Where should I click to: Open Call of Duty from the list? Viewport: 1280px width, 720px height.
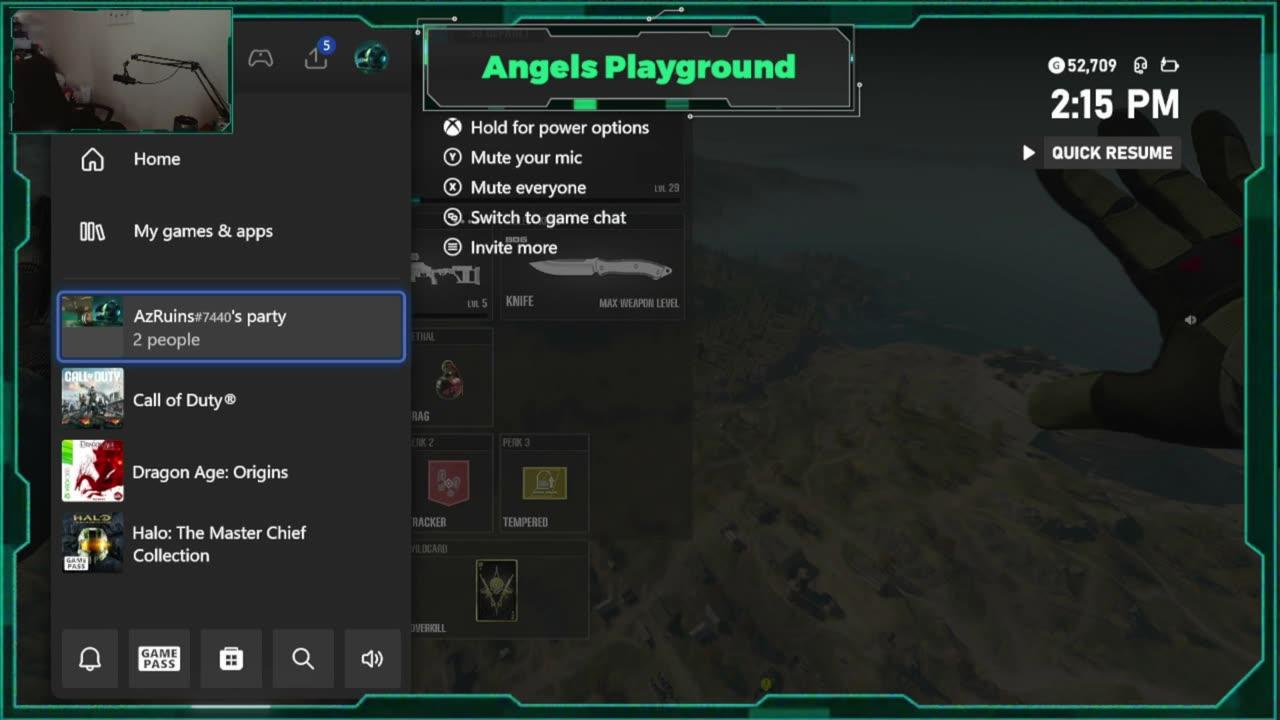[x=184, y=399]
